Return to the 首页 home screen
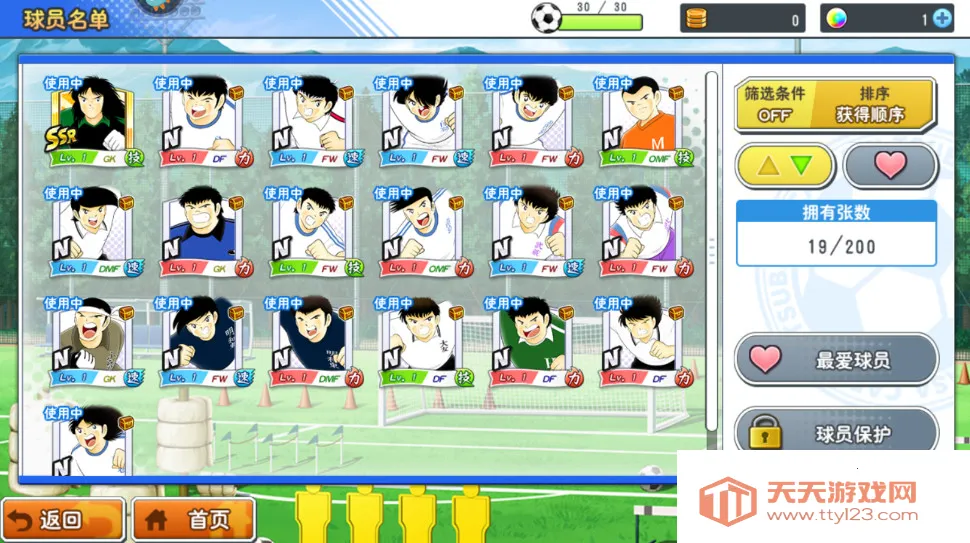 (188, 520)
